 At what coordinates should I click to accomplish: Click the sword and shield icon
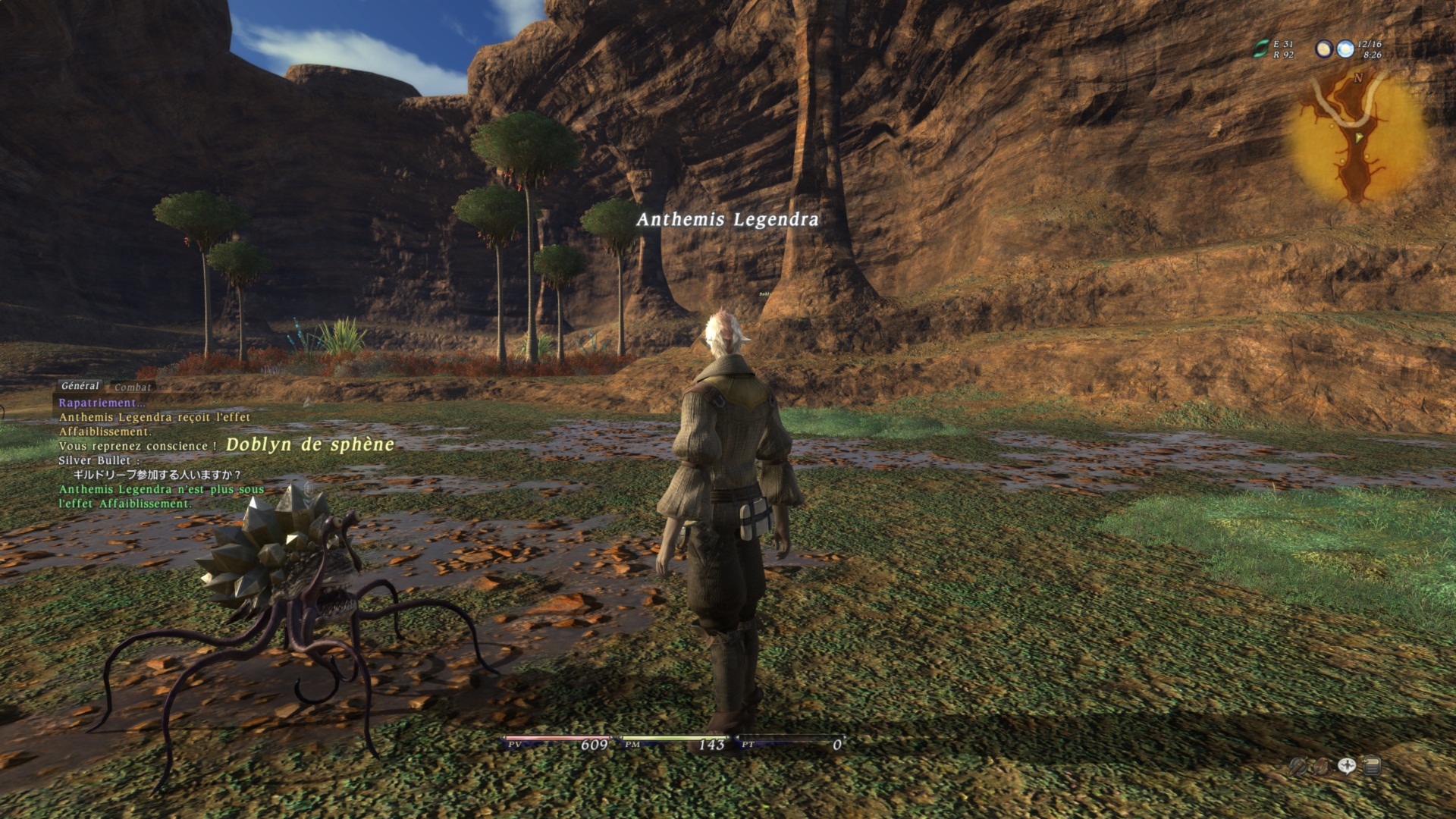(x=1298, y=767)
